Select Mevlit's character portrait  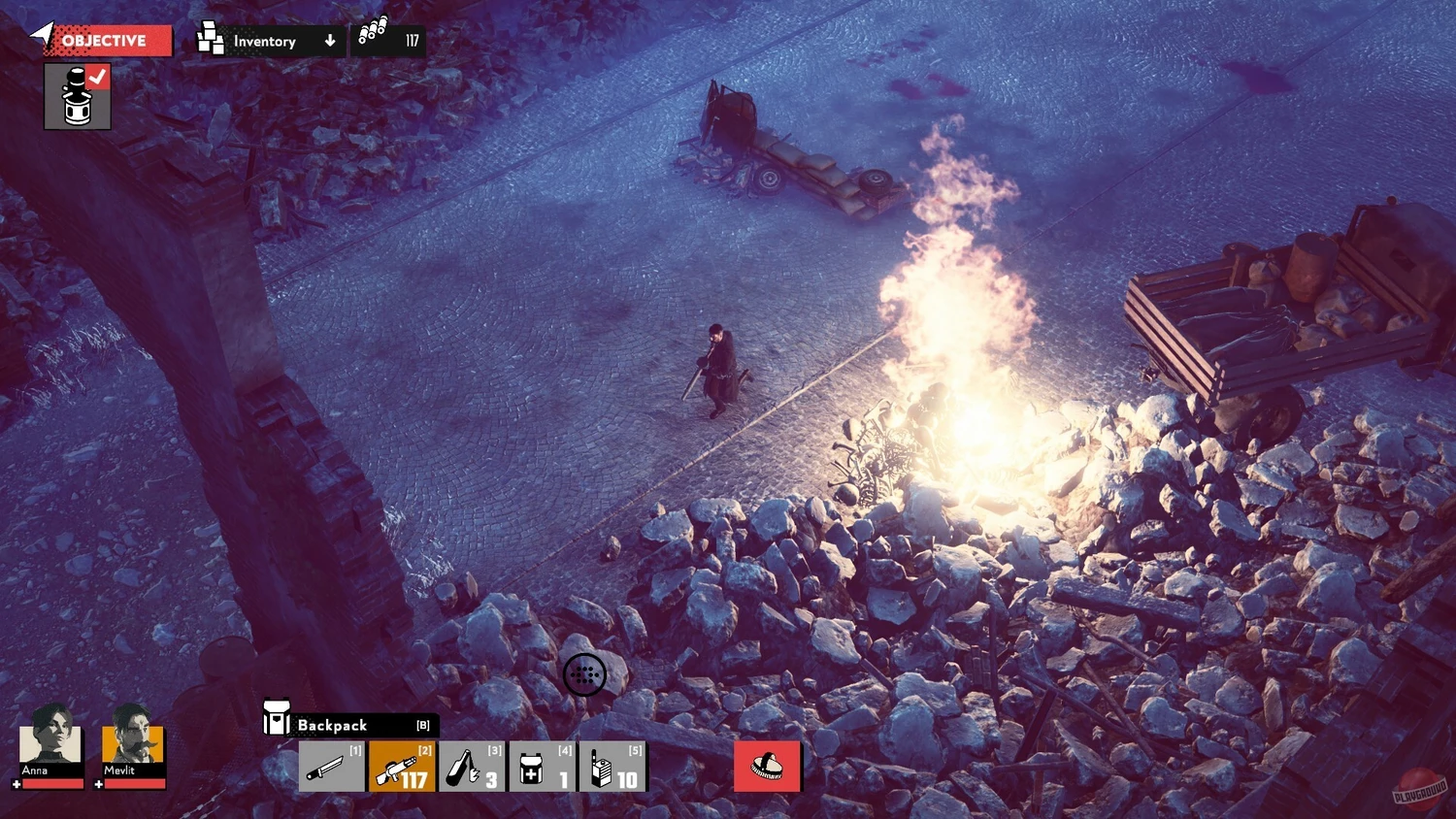pos(133,742)
